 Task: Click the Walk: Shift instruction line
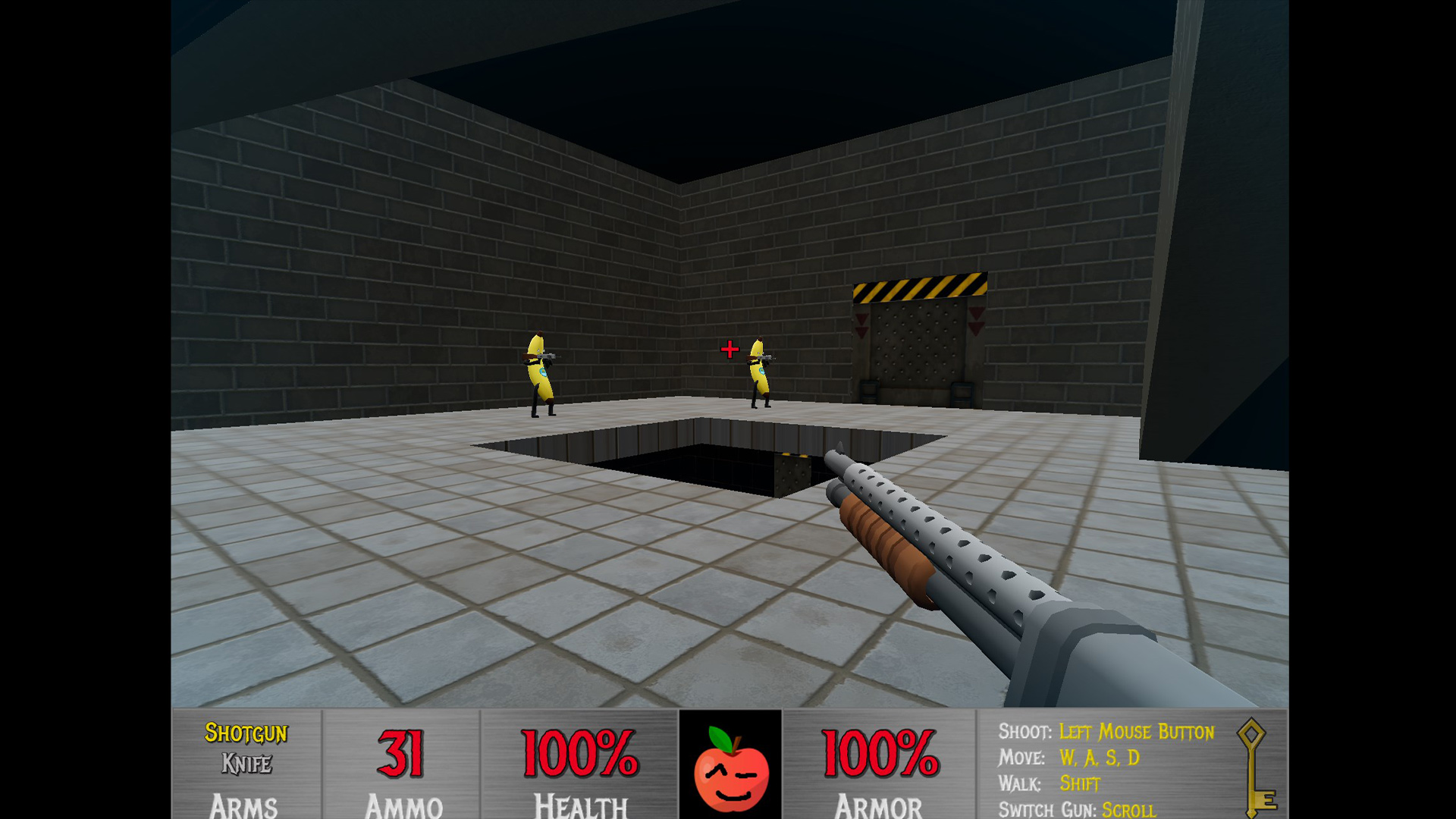click(1050, 784)
